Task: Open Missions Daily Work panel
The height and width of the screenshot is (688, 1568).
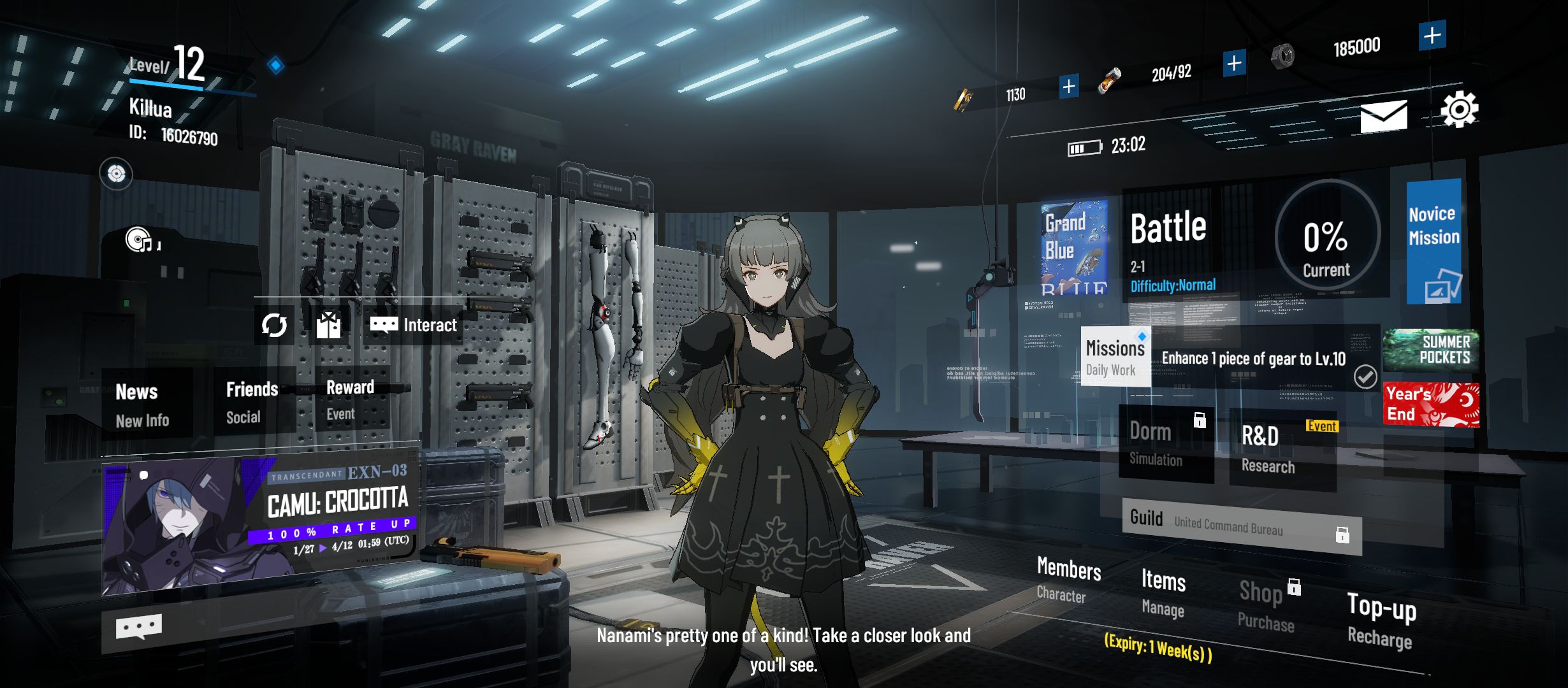Action: pos(1115,358)
